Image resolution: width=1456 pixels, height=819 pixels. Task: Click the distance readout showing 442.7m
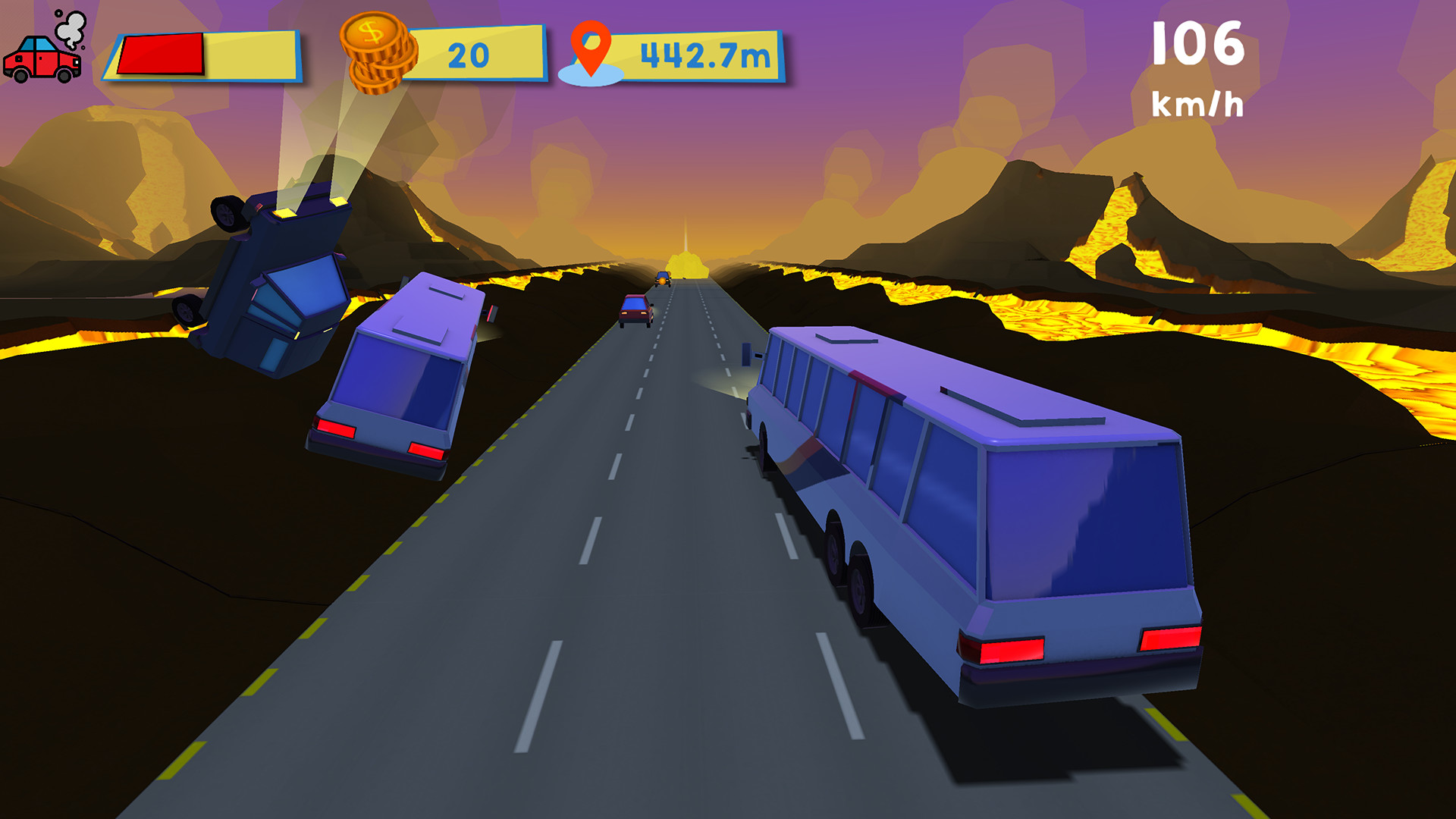[705, 53]
